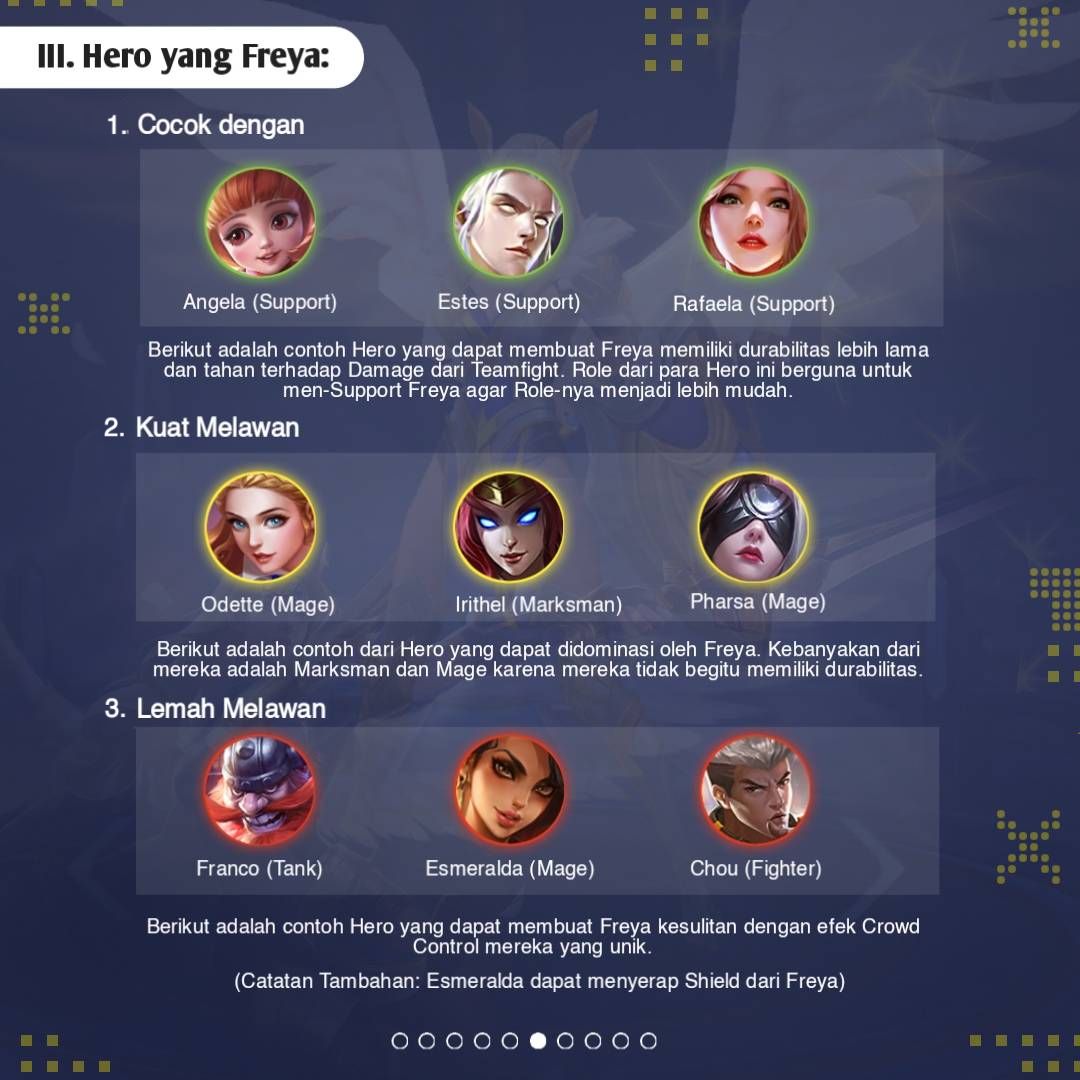Select the Irithel marksman portrait
Image resolution: width=1080 pixels, height=1080 pixels.
pos(509,527)
